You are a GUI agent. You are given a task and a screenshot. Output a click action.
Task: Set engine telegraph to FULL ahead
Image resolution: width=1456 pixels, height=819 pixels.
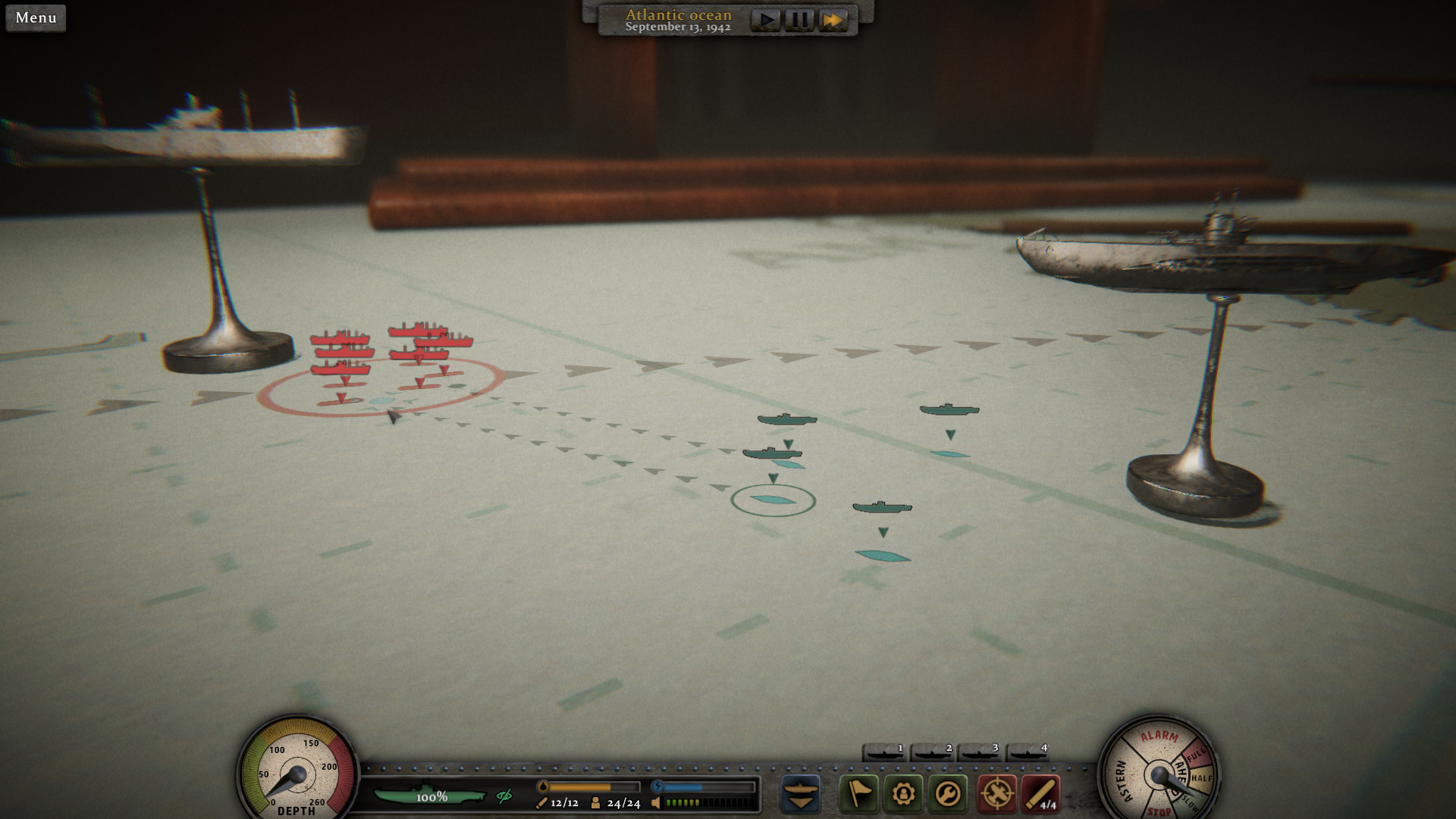[1196, 754]
